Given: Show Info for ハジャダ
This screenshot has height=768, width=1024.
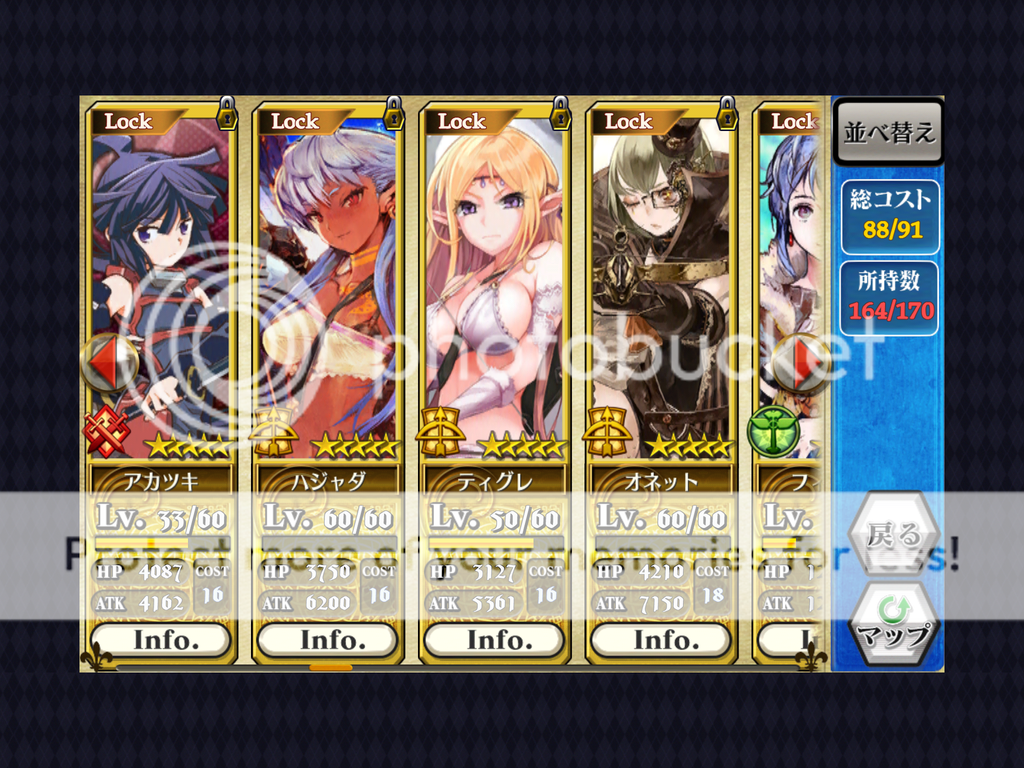Looking at the screenshot, I should coord(327,639).
